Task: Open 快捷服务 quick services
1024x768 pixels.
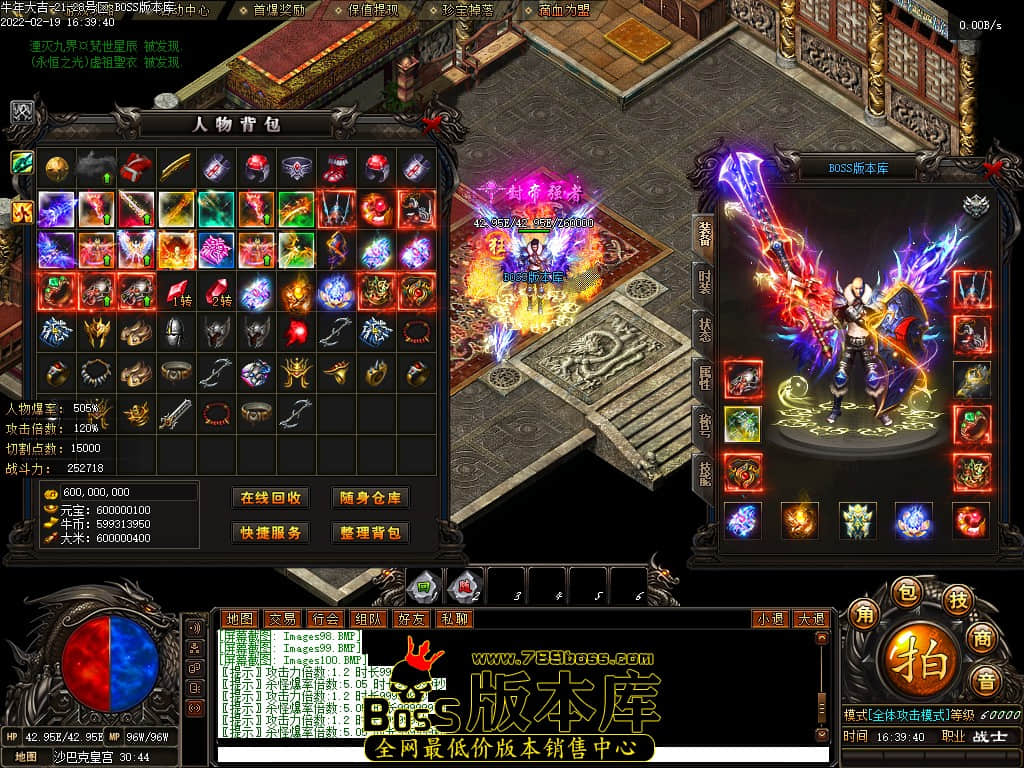Action: click(x=270, y=532)
